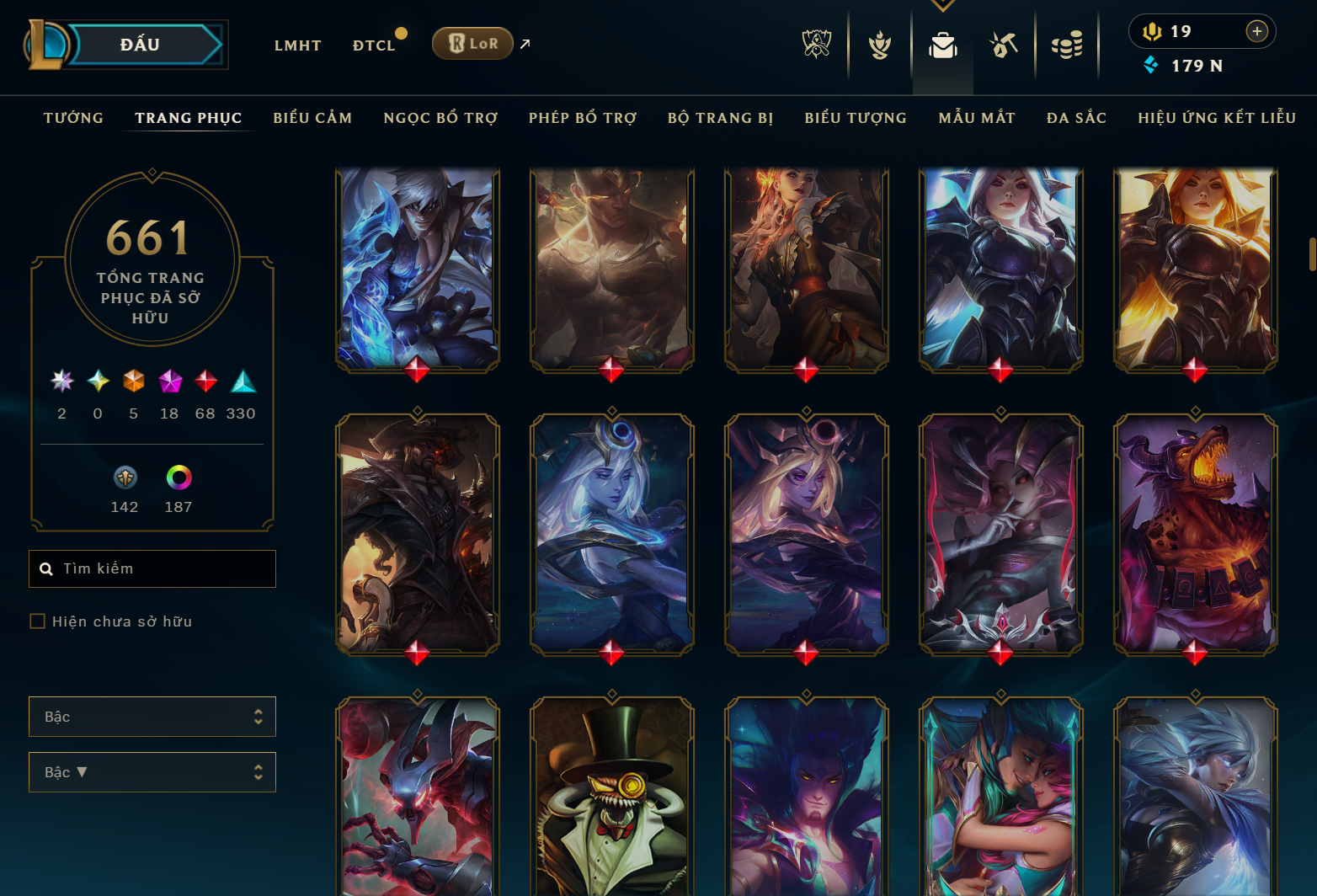Click the Tìm kiếm search field

point(152,568)
